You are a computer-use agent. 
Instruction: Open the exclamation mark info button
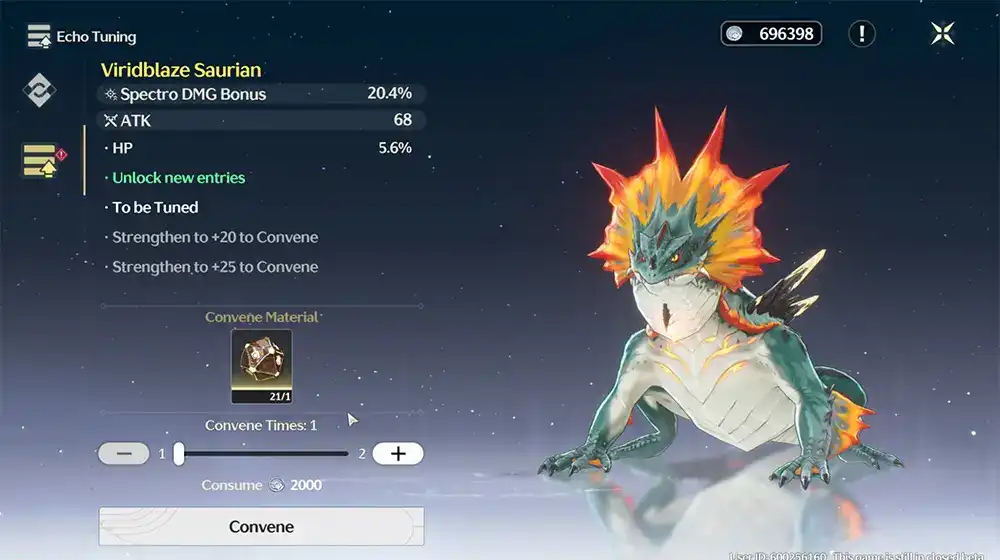(862, 34)
